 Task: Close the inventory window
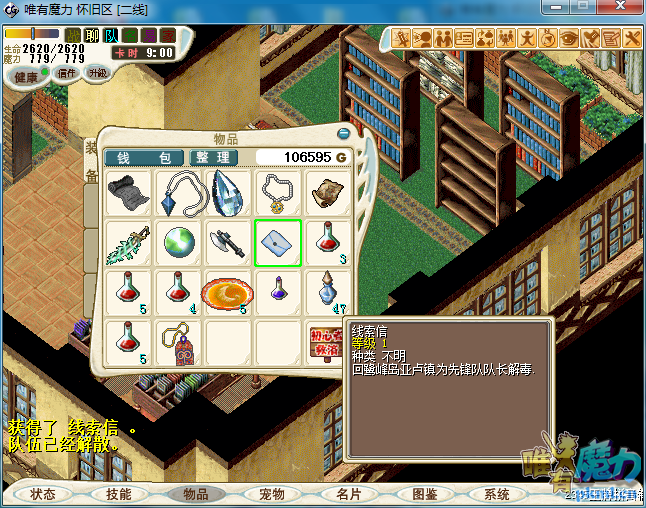pos(346,133)
